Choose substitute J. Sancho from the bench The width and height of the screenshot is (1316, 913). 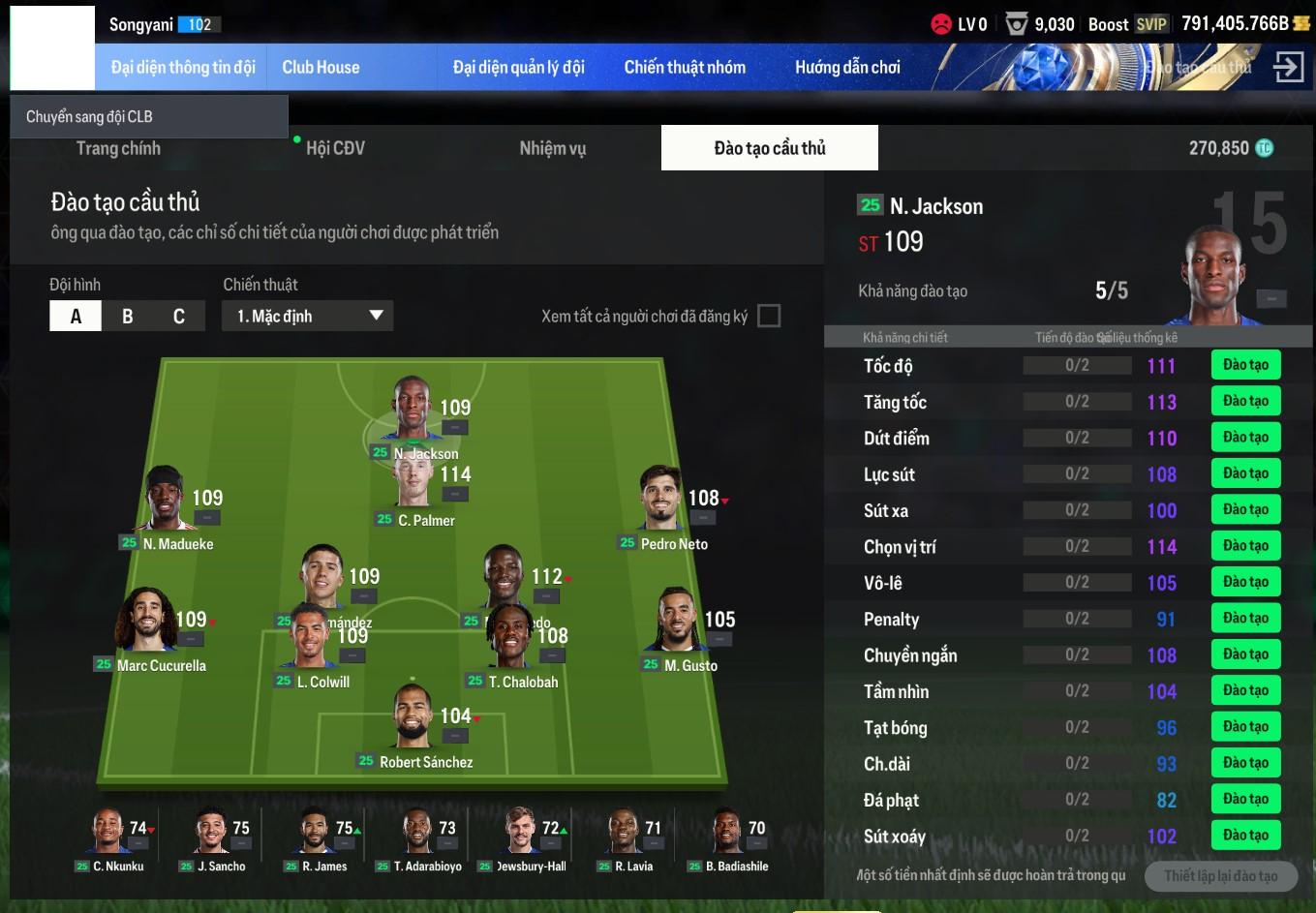(x=213, y=833)
